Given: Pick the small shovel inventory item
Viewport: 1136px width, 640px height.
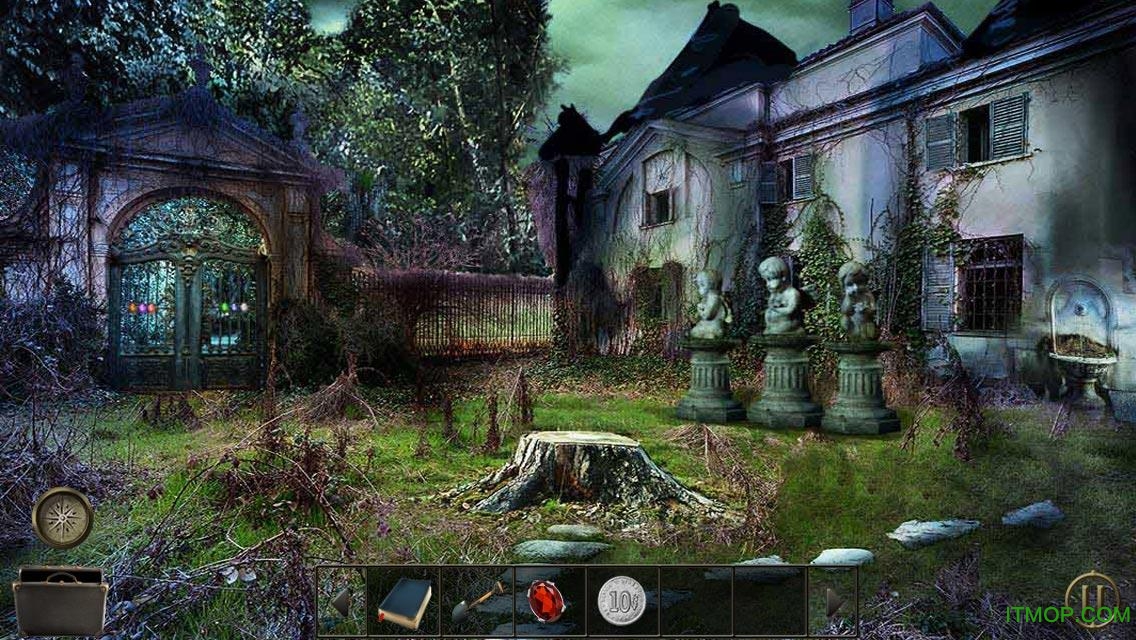Looking at the screenshot, I should (x=477, y=602).
